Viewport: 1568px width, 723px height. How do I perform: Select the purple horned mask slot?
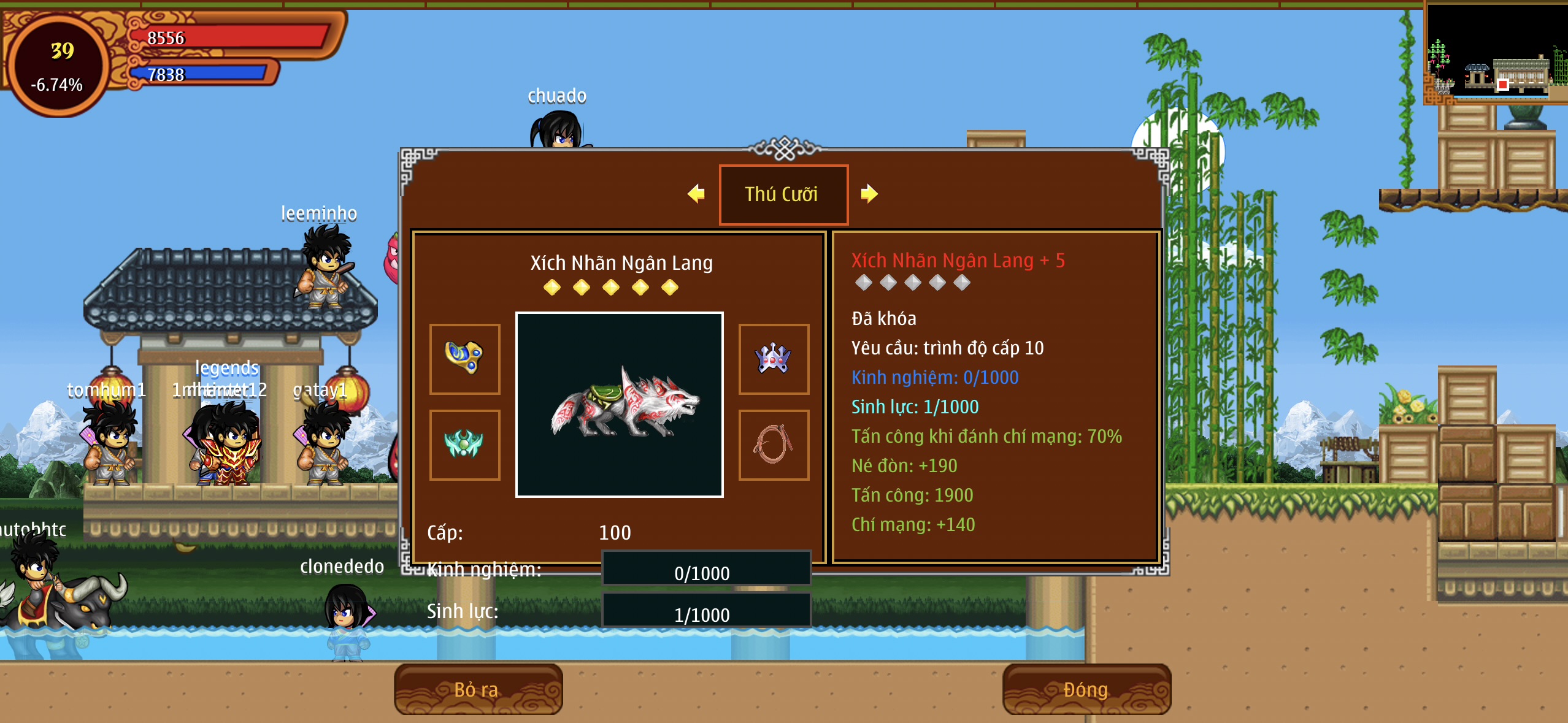pyautogui.click(x=774, y=359)
